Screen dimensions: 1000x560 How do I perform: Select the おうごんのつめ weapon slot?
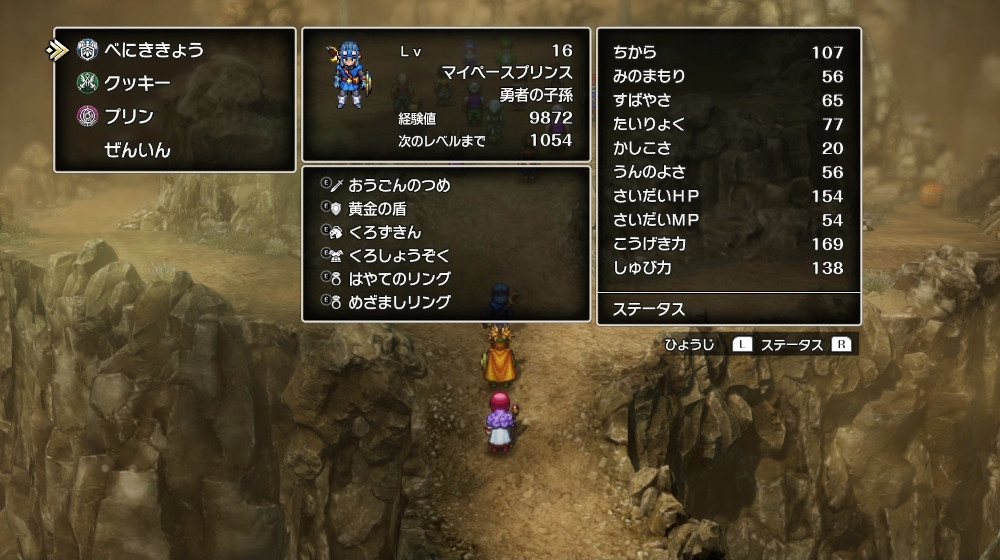coord(399,185)
